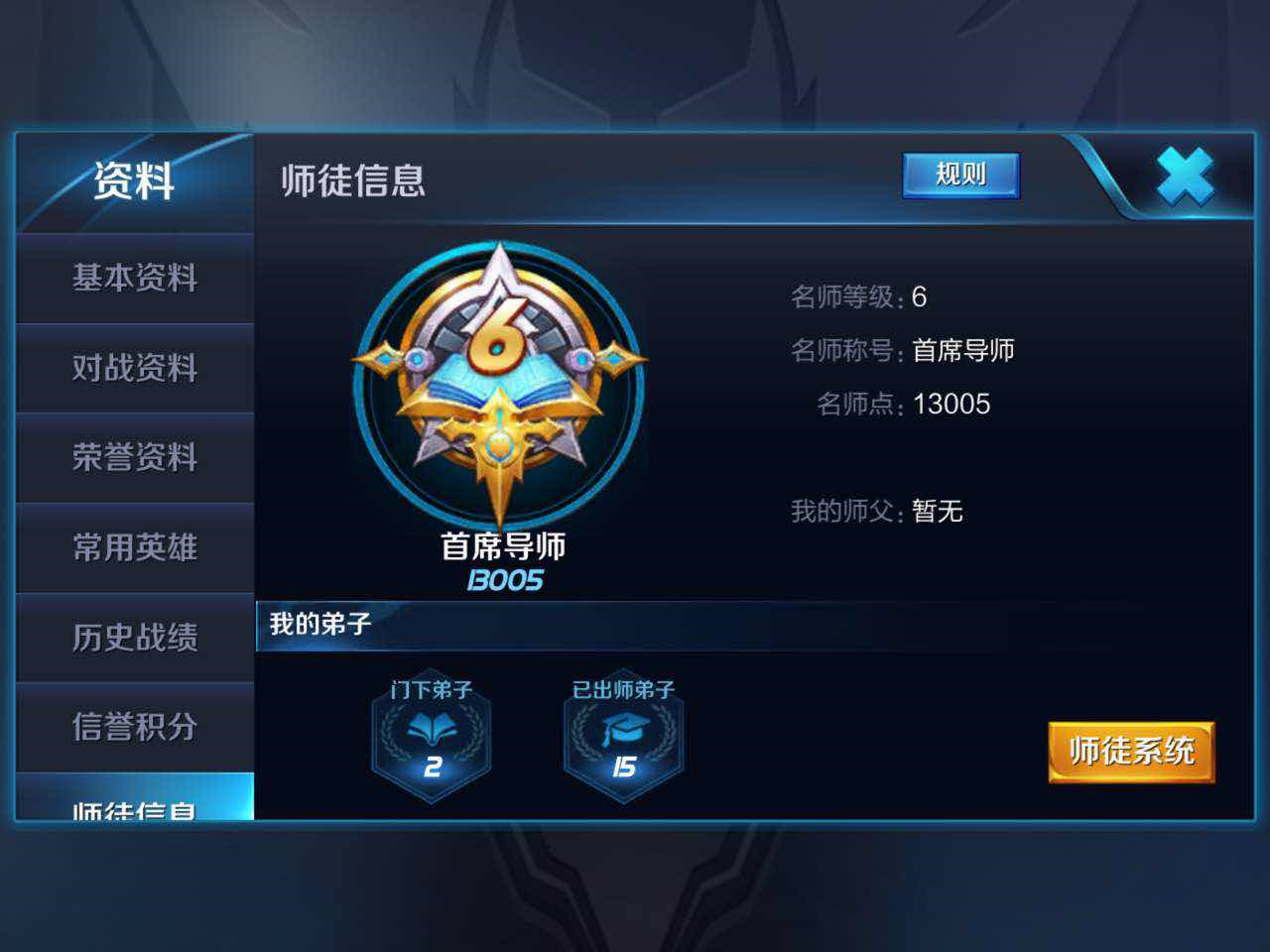
Task: Click the 首席导师 title text under the badge
Action: pyautogui.click(x=504, y=546)
